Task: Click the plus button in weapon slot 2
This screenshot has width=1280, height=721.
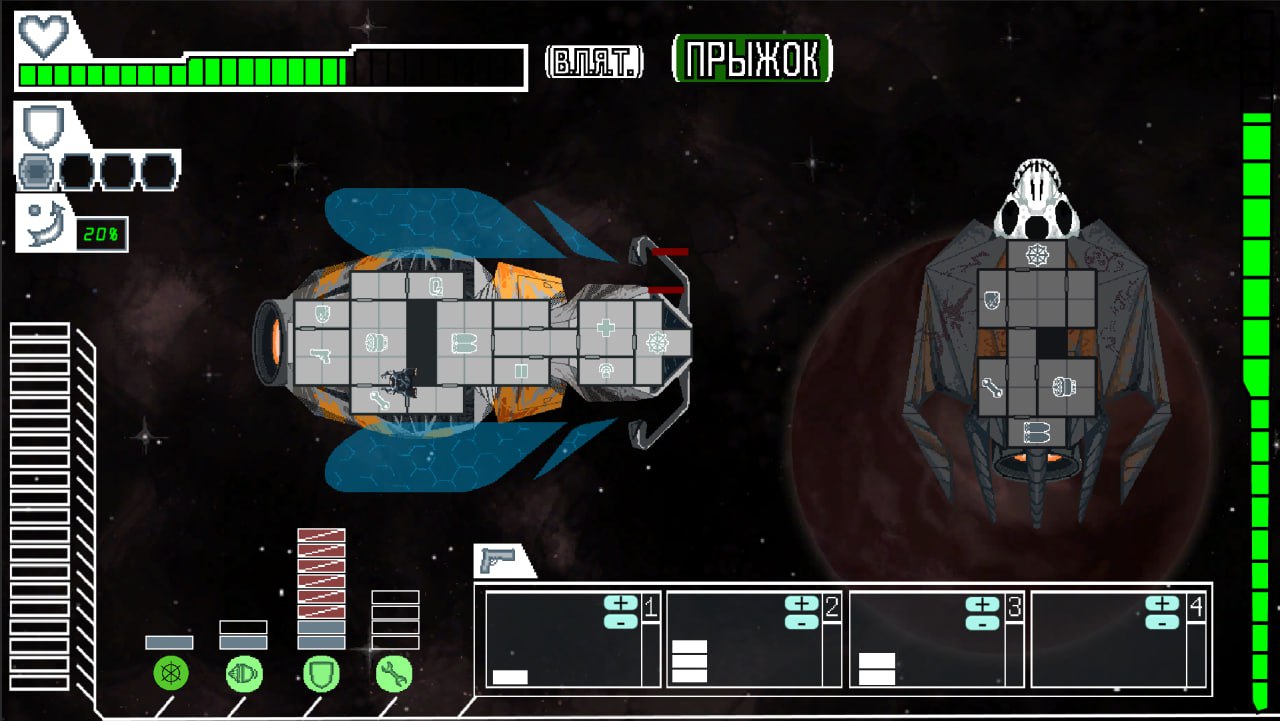Action: click(802, 603)
